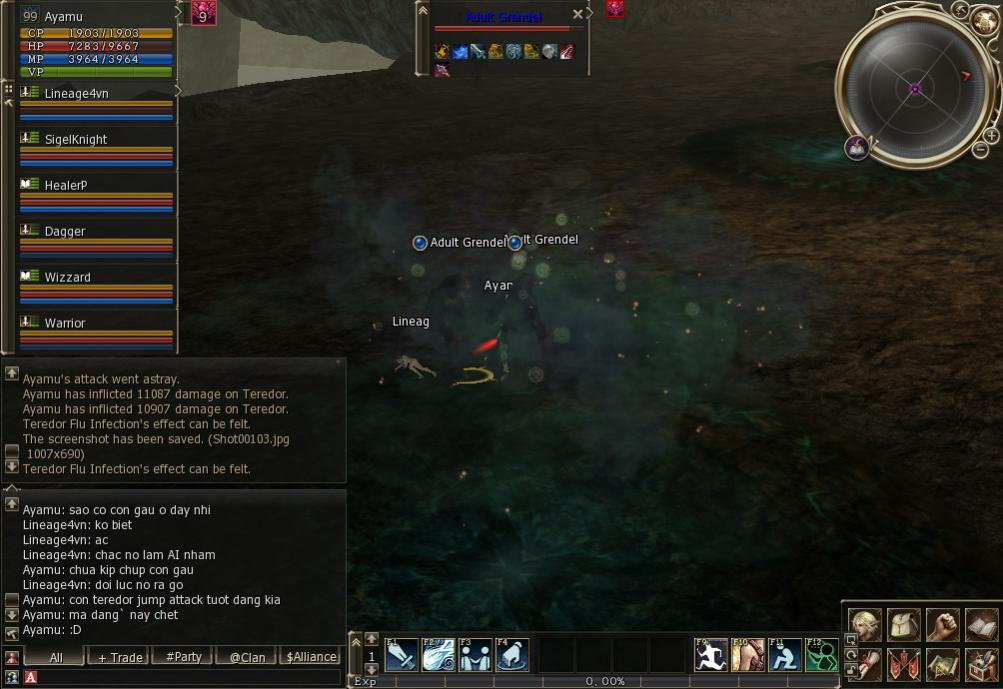Select party member Warrior

pos(65,323)
